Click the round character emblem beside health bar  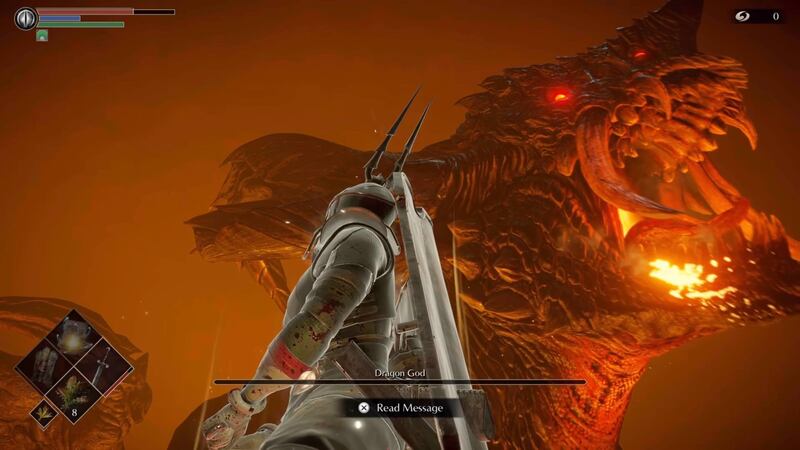click(x=25, y=18)
